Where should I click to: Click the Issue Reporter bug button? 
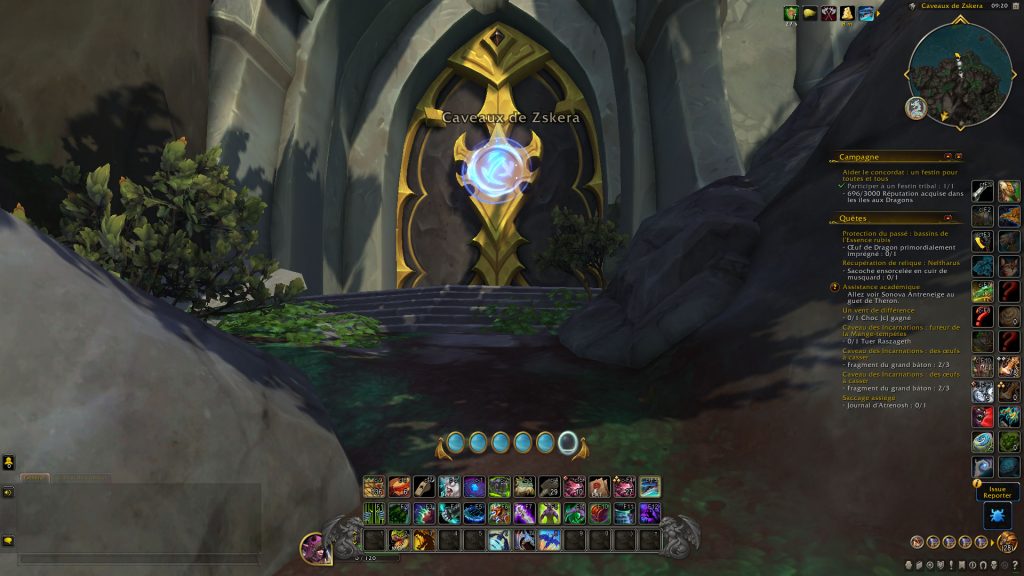(998, 515)
